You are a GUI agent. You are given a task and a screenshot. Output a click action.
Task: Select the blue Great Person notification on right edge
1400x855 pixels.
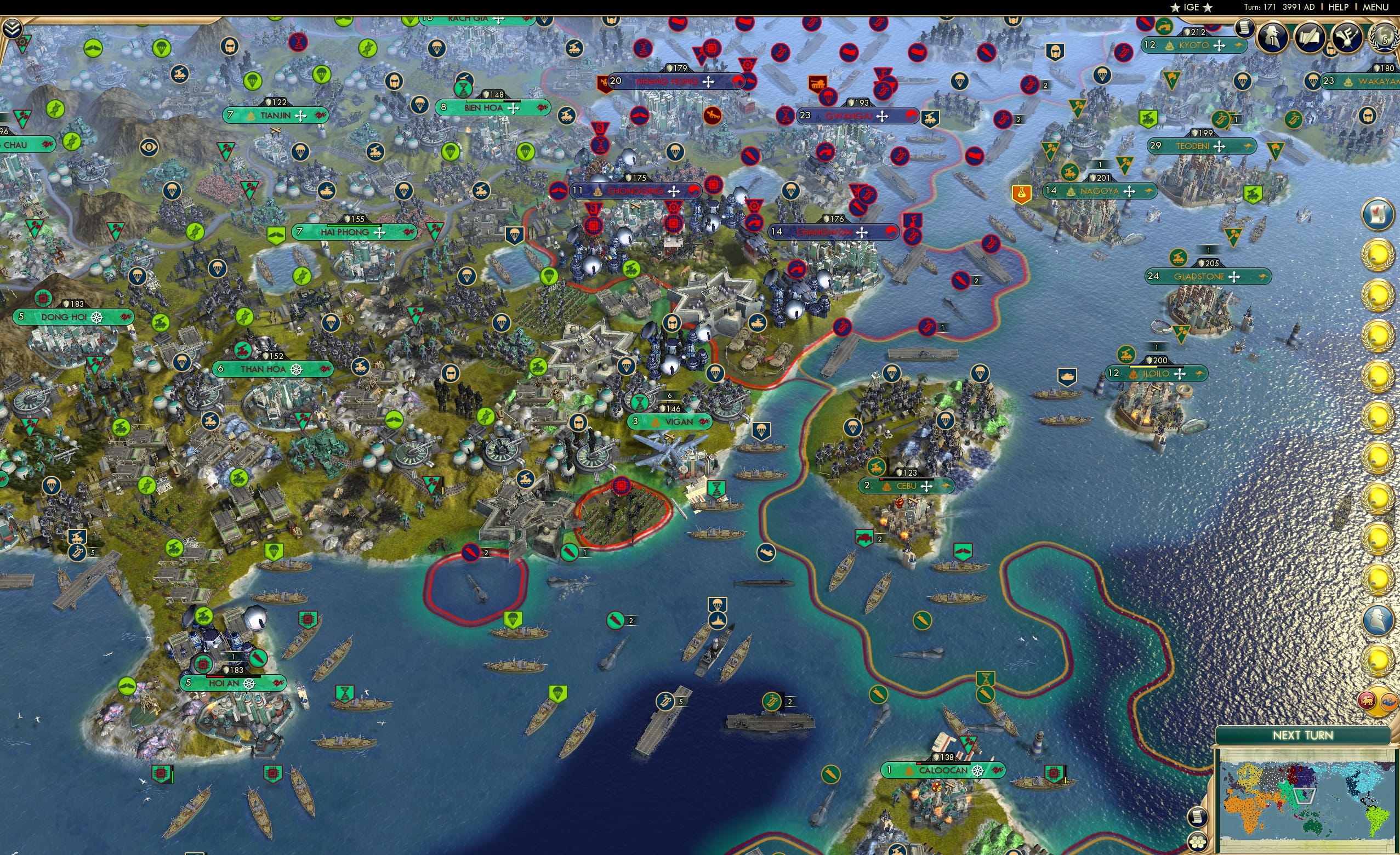[1378, 620]
